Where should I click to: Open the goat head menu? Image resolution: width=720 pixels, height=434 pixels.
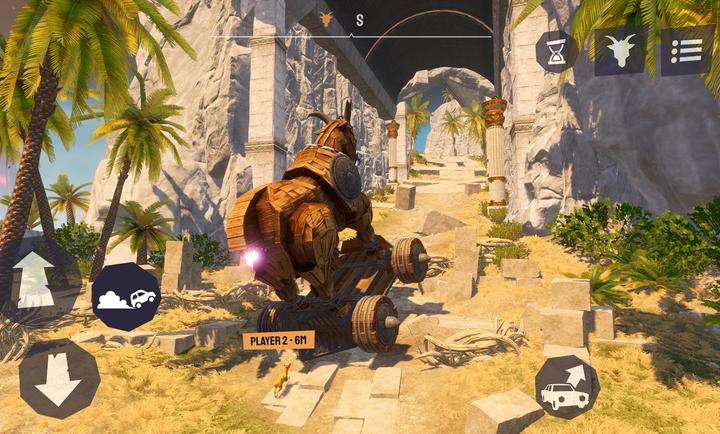pyautogui.click(x=620, y=51)
